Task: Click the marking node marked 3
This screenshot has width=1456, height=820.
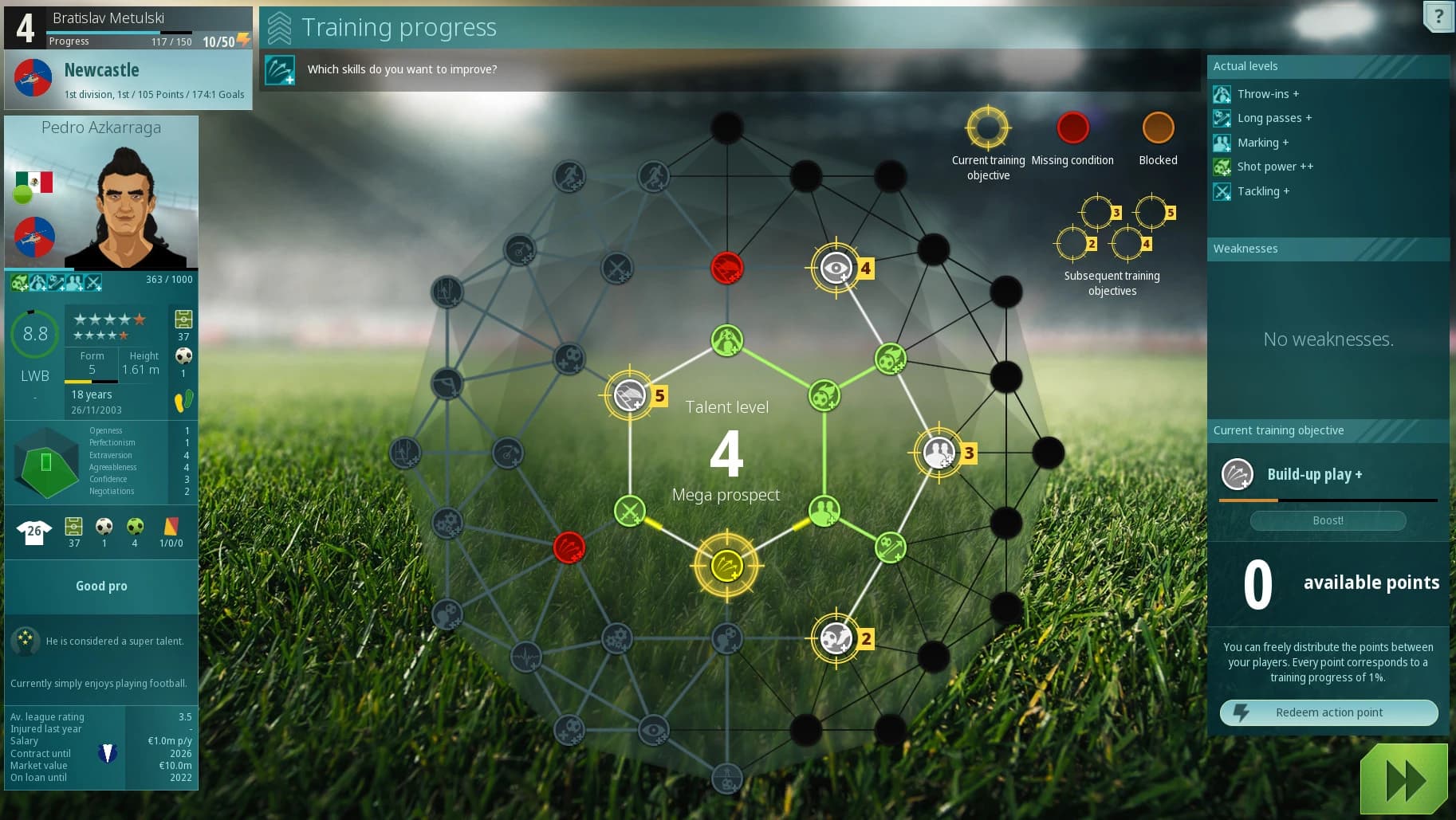Action: pos(939,451)
